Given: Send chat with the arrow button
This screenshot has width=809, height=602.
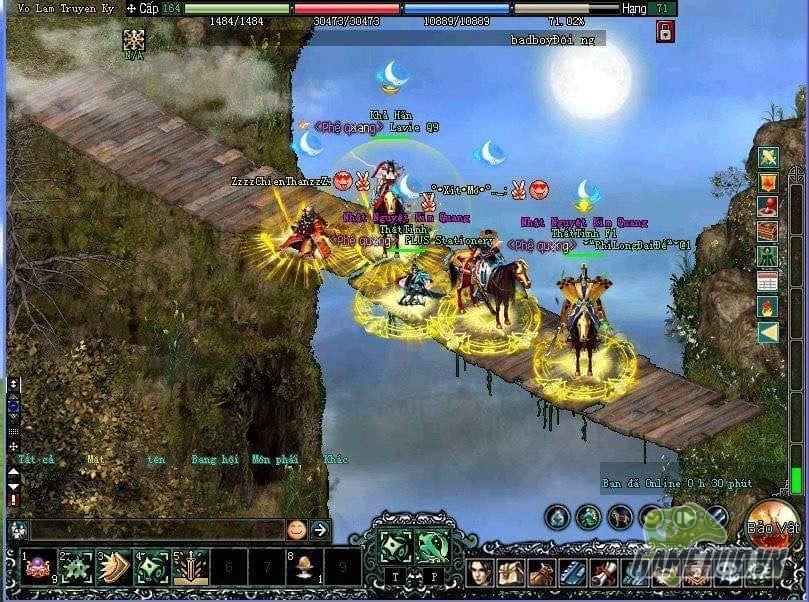Looking at the screenshot, I should coord(320,530).
